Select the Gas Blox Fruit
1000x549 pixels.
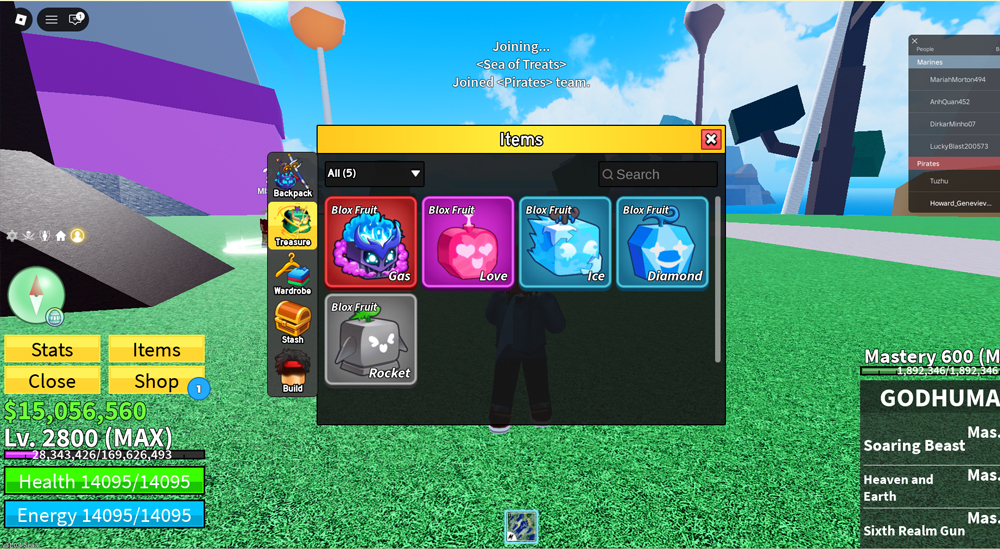coord(371,242)
